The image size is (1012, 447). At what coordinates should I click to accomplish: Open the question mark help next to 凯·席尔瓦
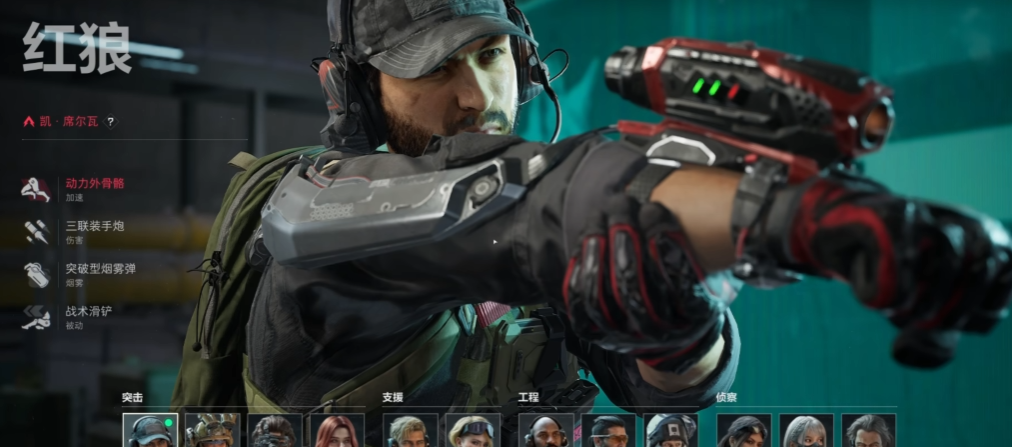point(111,122)
